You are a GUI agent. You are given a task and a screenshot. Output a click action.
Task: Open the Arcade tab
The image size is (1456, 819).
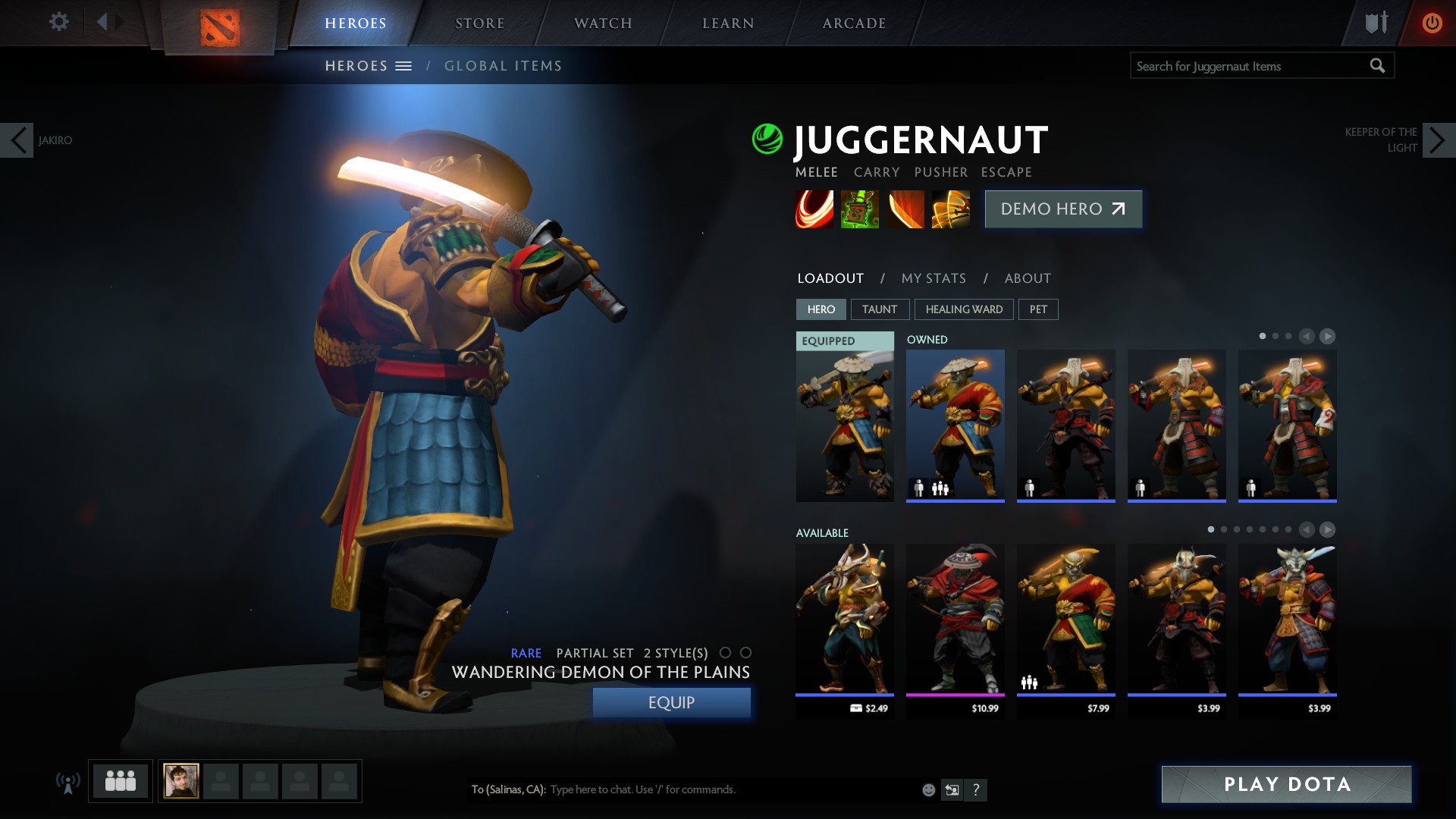click(x=854, y=24)
